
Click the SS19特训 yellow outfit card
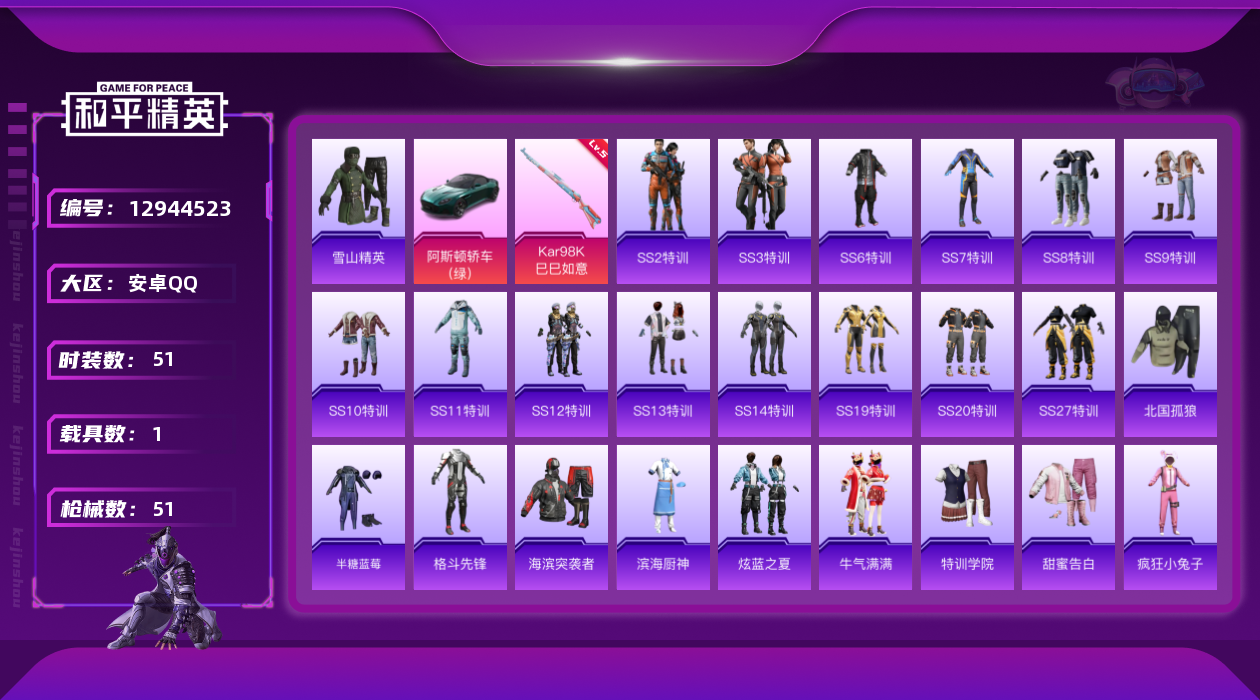[x=865, y=364]
